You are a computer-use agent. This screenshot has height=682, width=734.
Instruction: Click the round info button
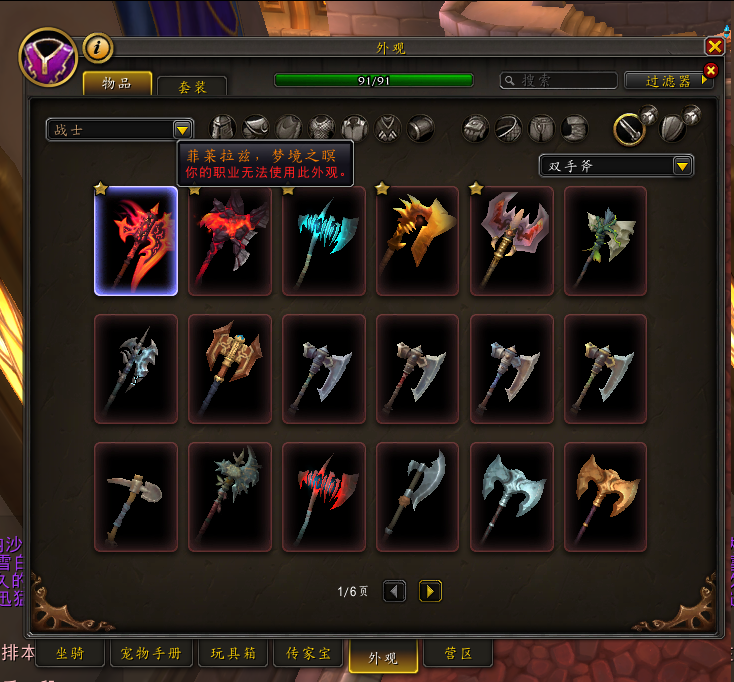click(x=97, y=47)
